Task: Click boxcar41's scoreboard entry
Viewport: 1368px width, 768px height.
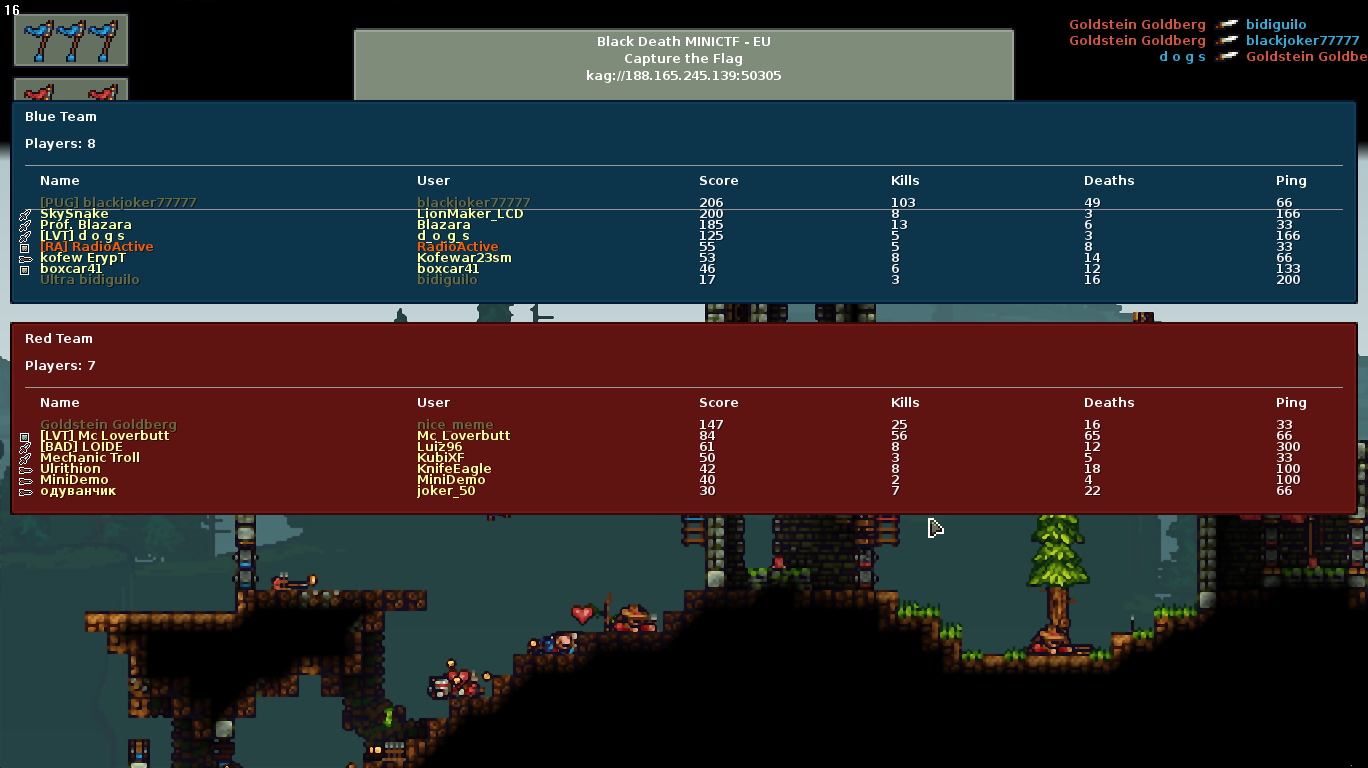Action: 71,269
